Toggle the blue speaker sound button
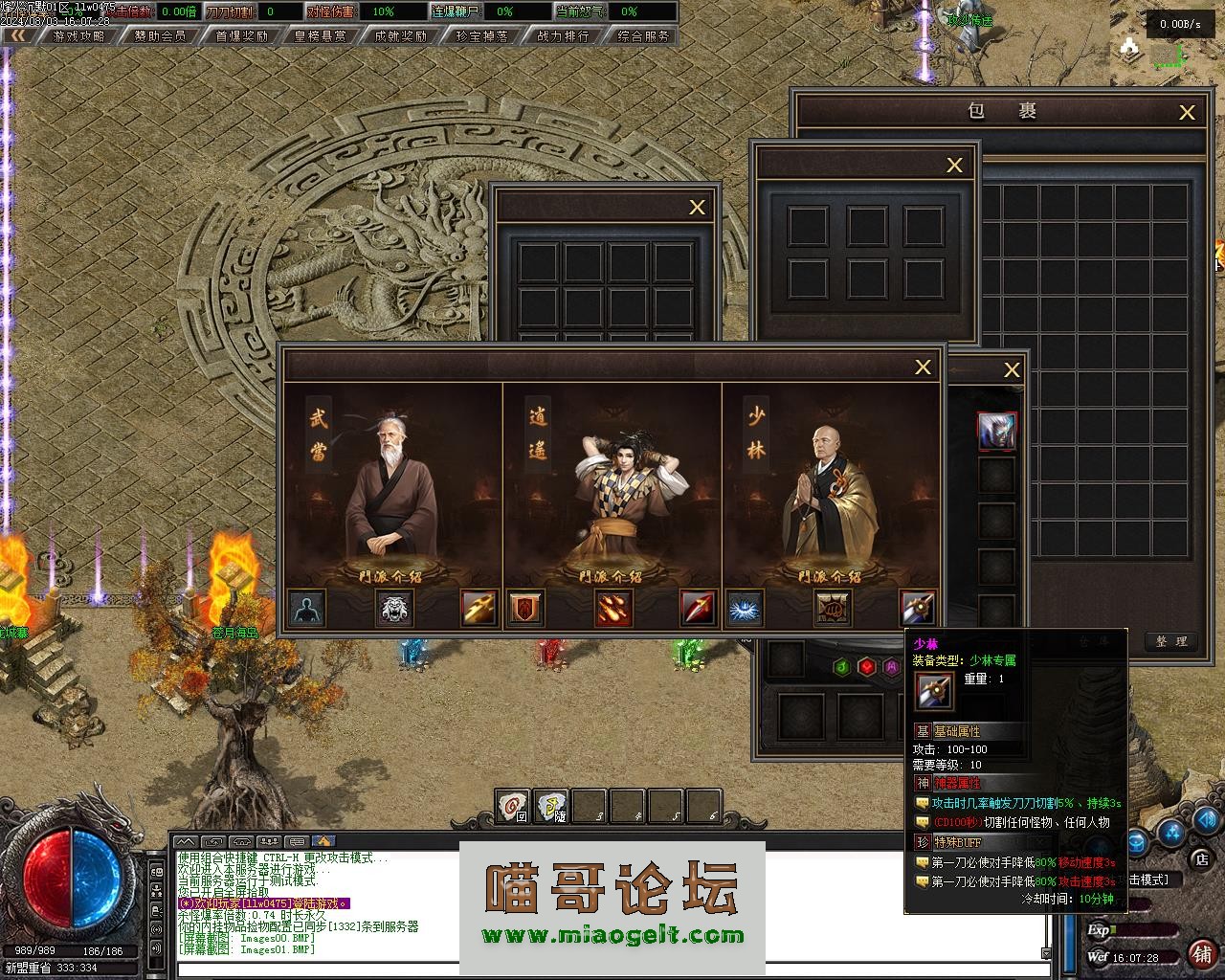 point(1207,820)
